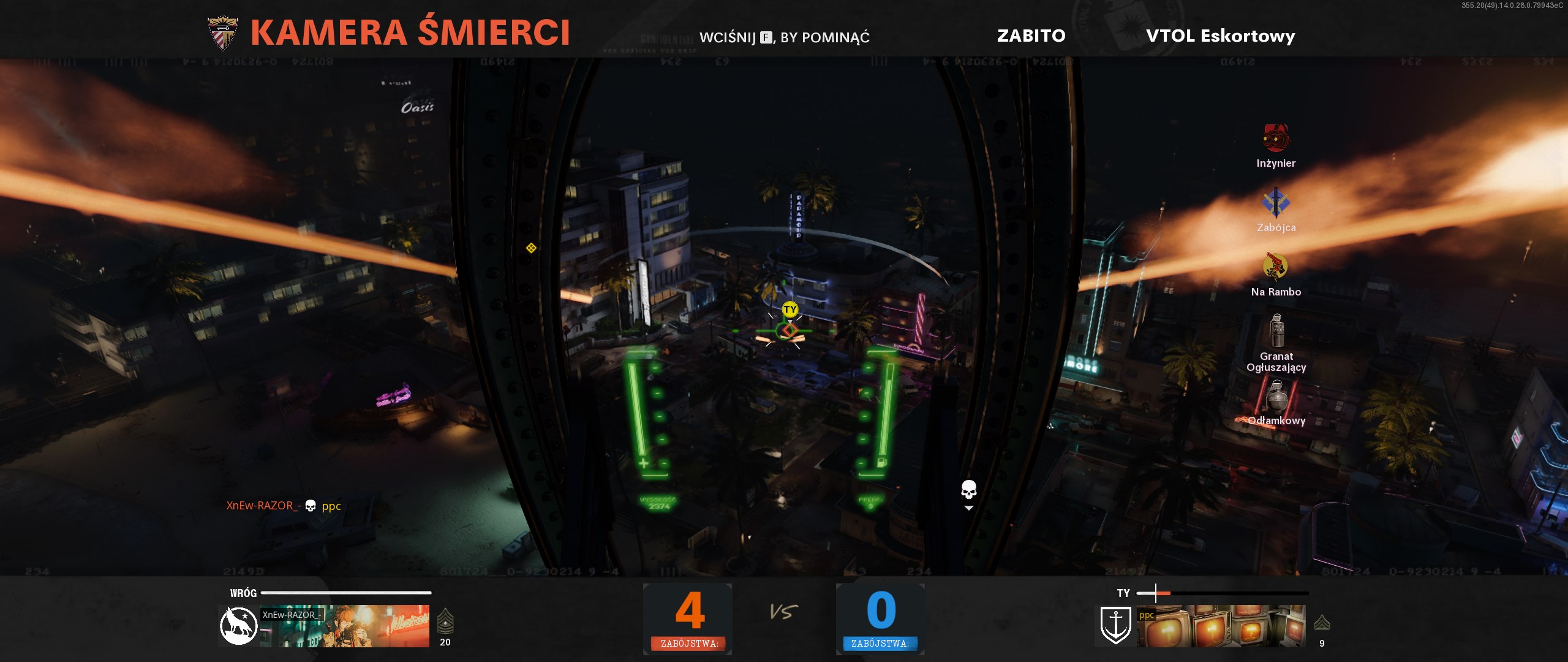Choose the Na Rambo perk icon
This screenshot has width=1568, height=662.
coord(1275,267)
